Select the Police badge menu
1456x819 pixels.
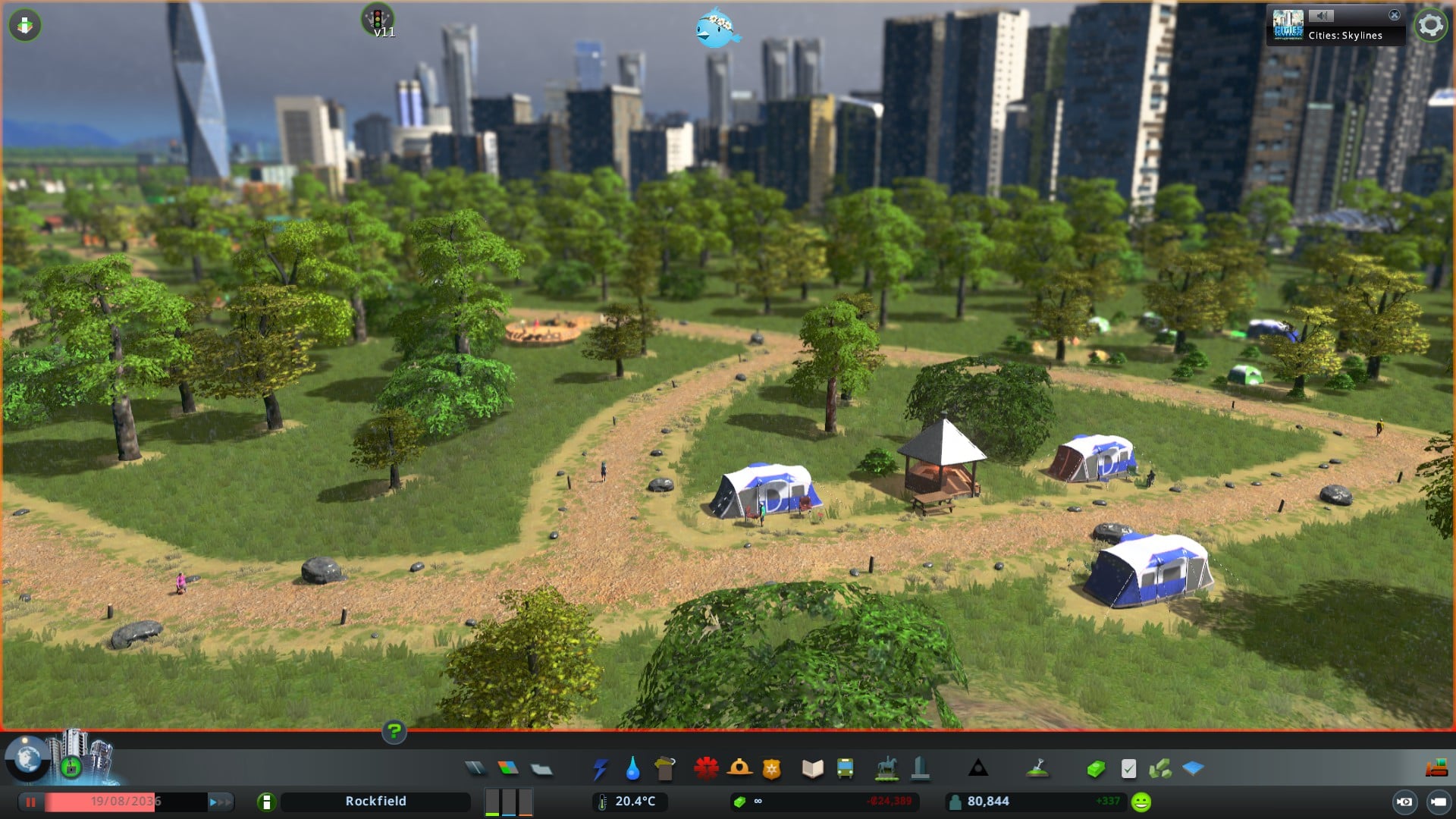(772, 769)
